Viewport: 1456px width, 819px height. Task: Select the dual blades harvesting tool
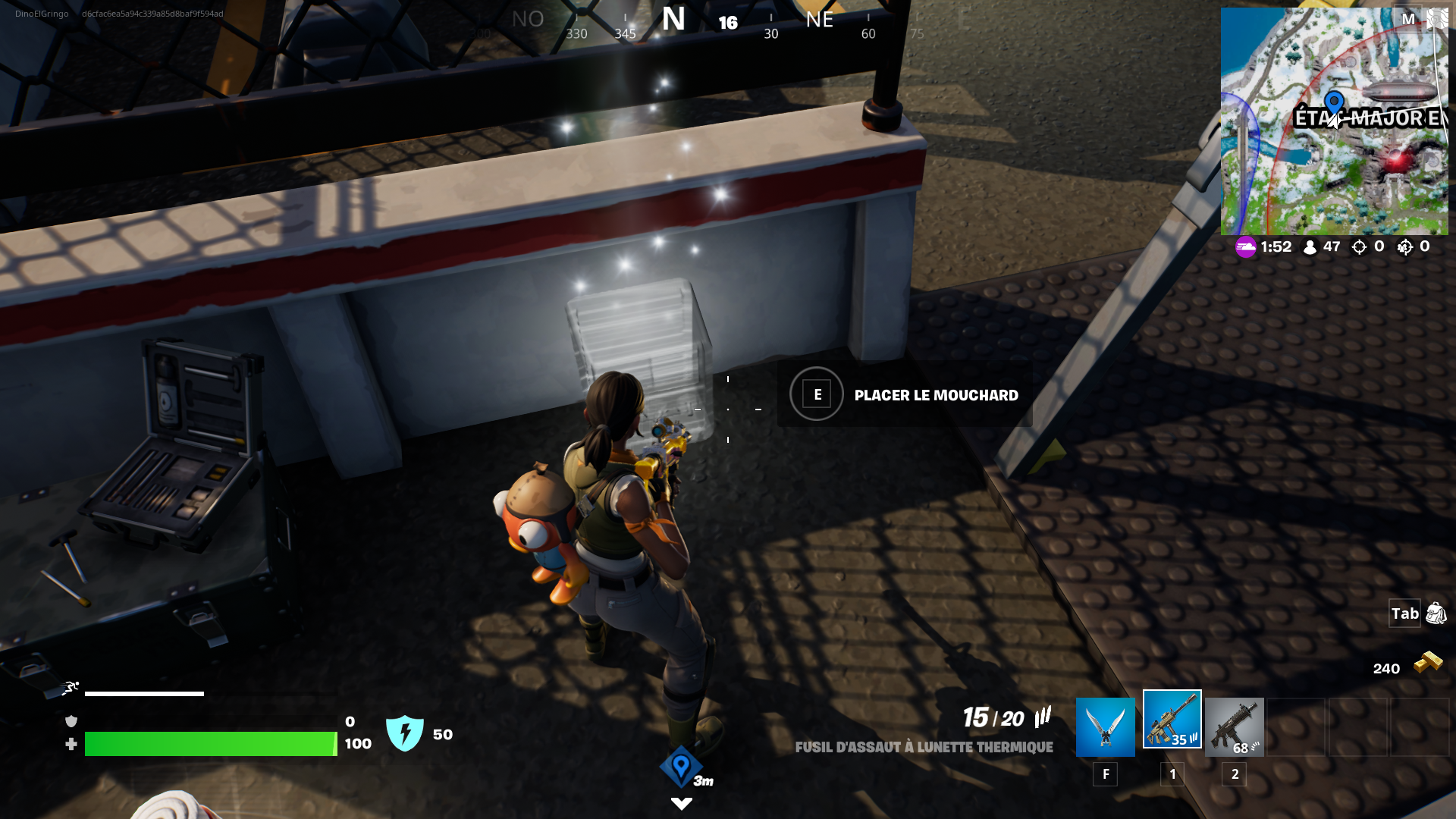pyautogui.click(x=1104, y=726)
